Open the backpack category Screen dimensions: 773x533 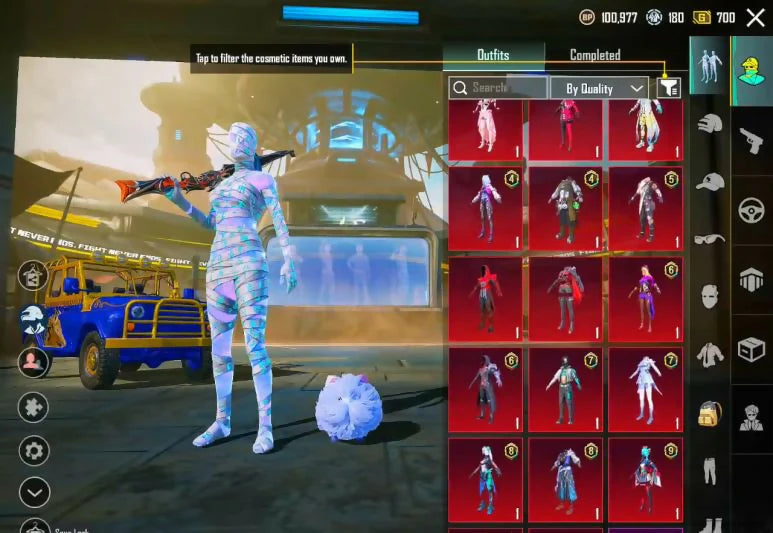(708, 411)
